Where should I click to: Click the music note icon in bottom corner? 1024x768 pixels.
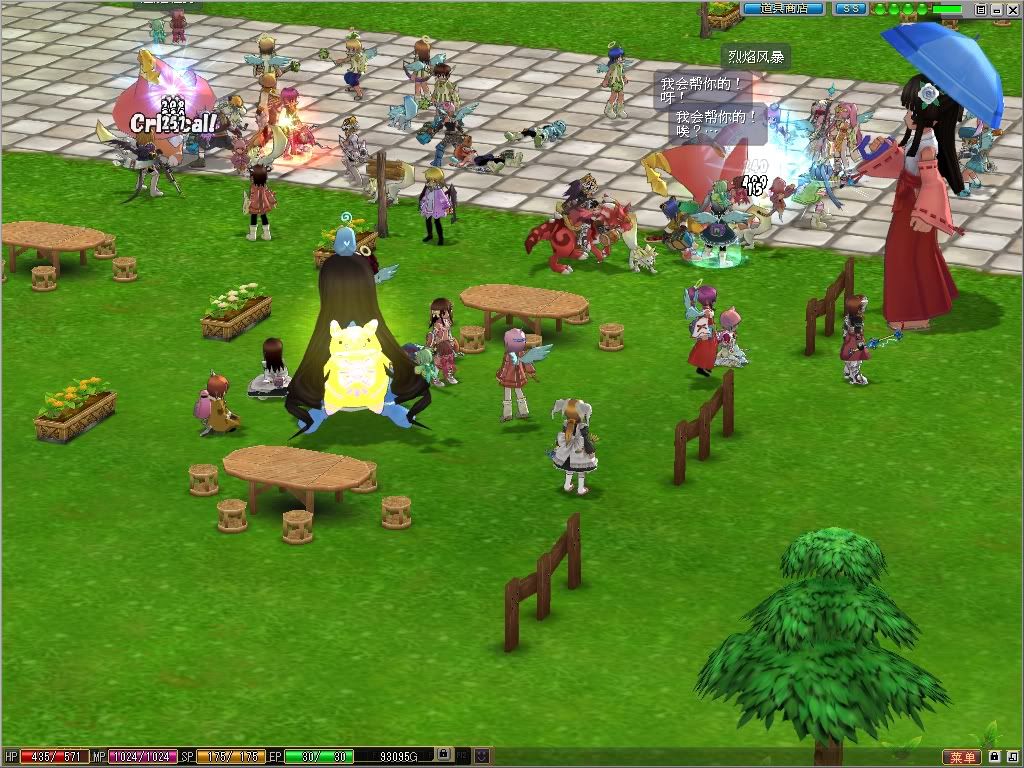[1012, 756]
